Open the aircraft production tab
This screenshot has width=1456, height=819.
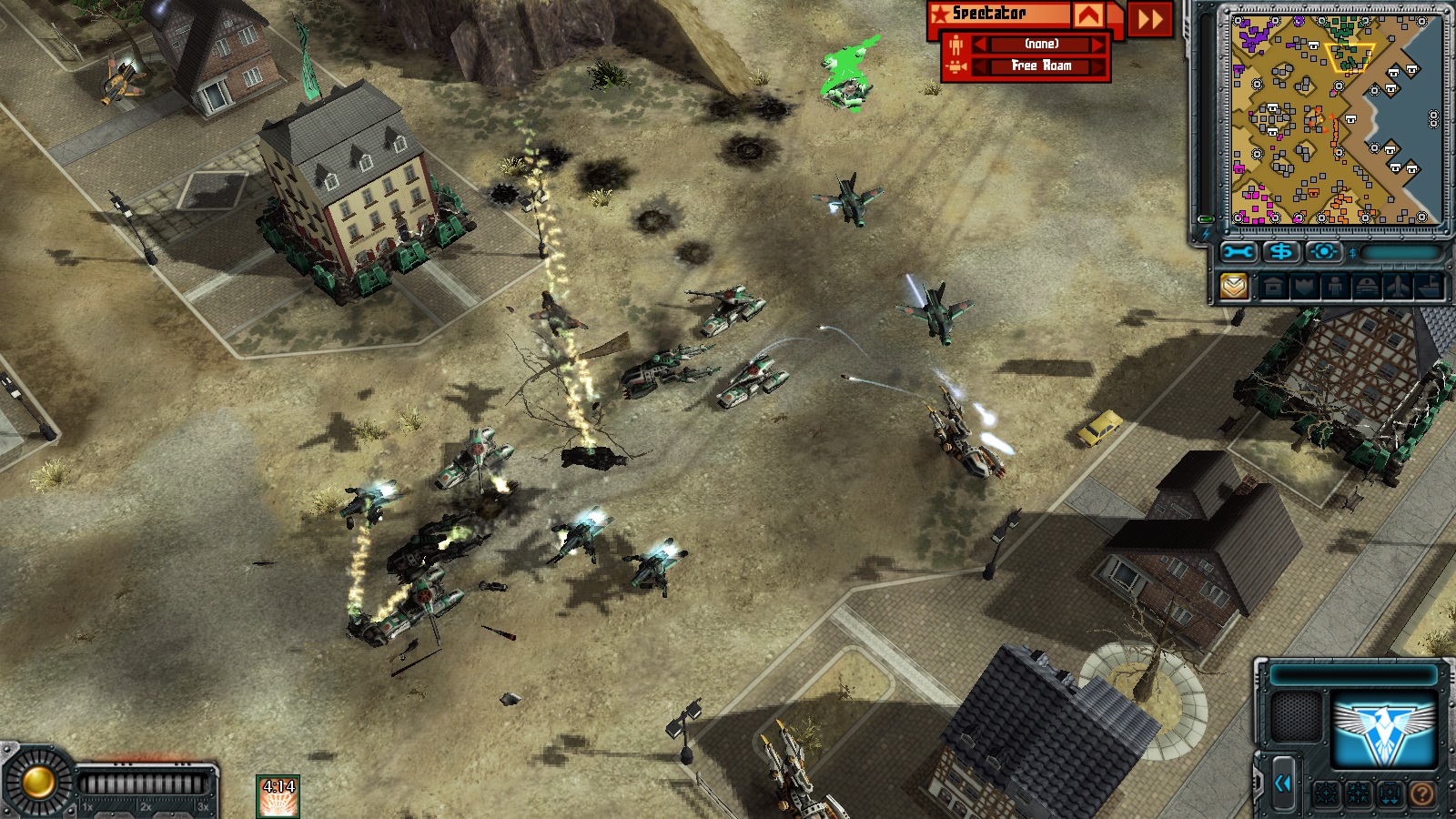[x=1398, y=288]
